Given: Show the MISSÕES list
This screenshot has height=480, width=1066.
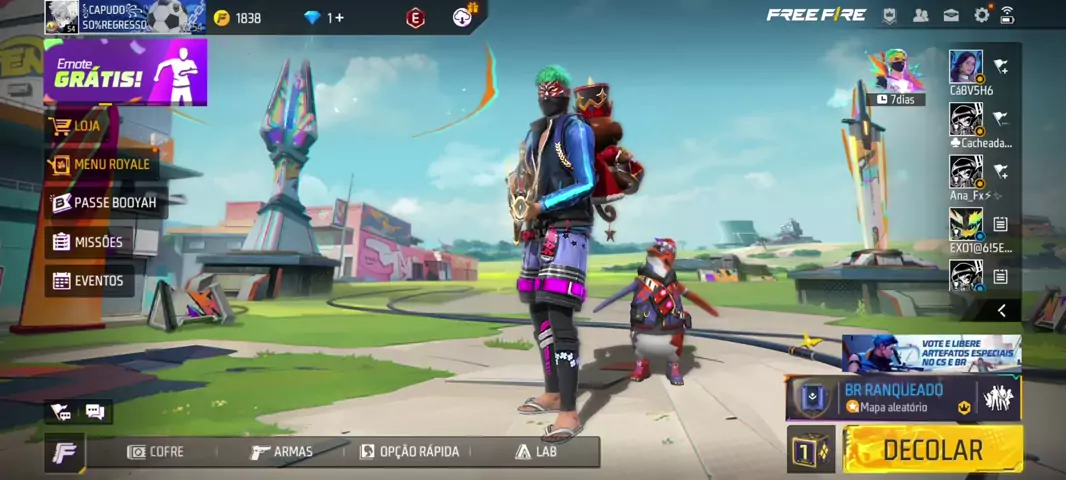Looking at the screenshot, I should point(88,242).
